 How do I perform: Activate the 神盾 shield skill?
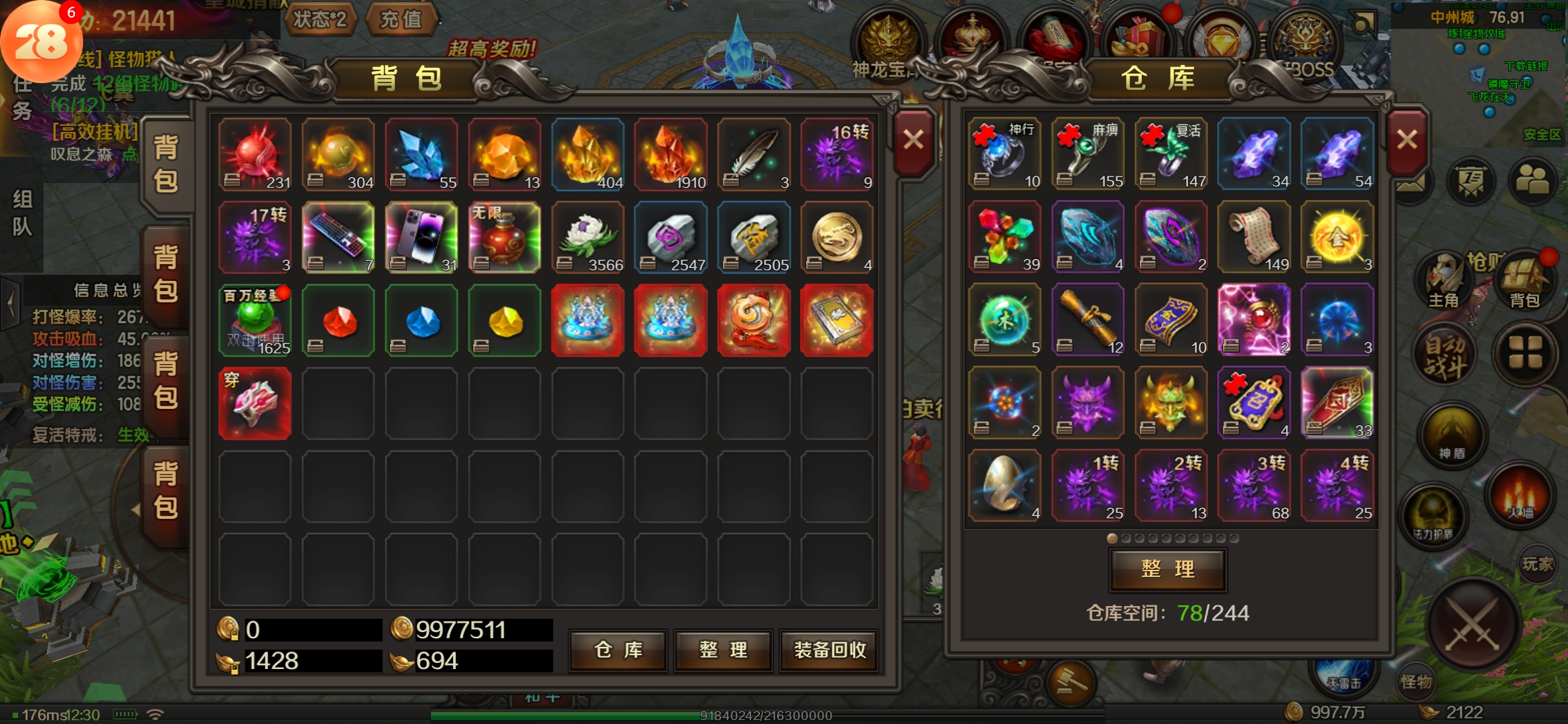pyautogui.click(x=1451, y=438)
